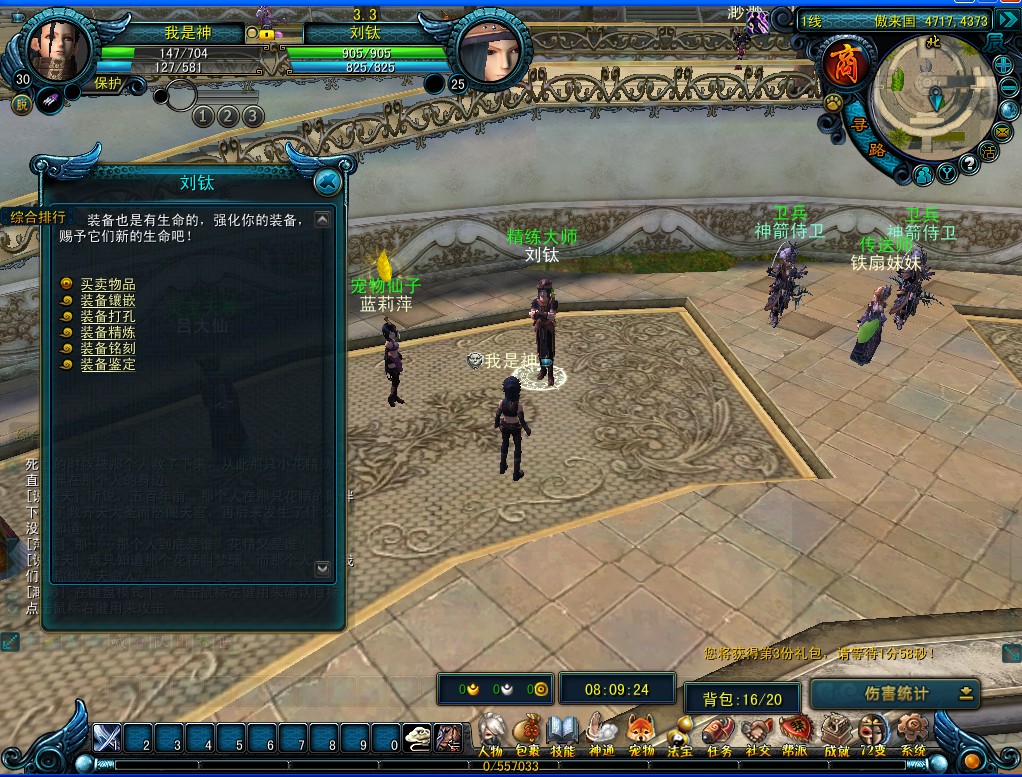Viewport: 1022px width, 777px height.
Task: Close the 刘钛 dialogue window
Action: click(x=326, y=182)
